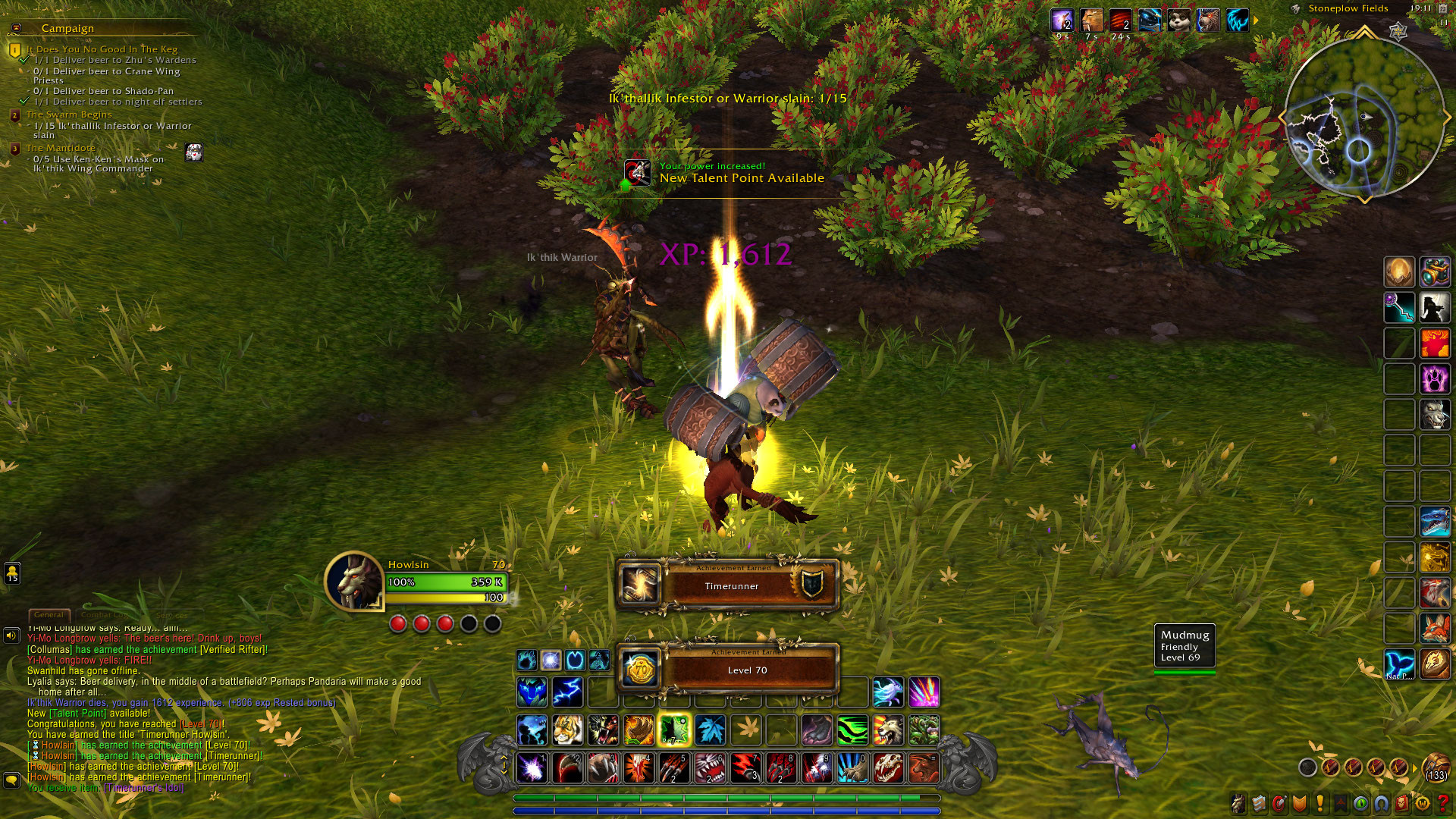This screenshot has width=1456, height=819.
Task: Activate the tiger head ability
Action: click(567, 730)
